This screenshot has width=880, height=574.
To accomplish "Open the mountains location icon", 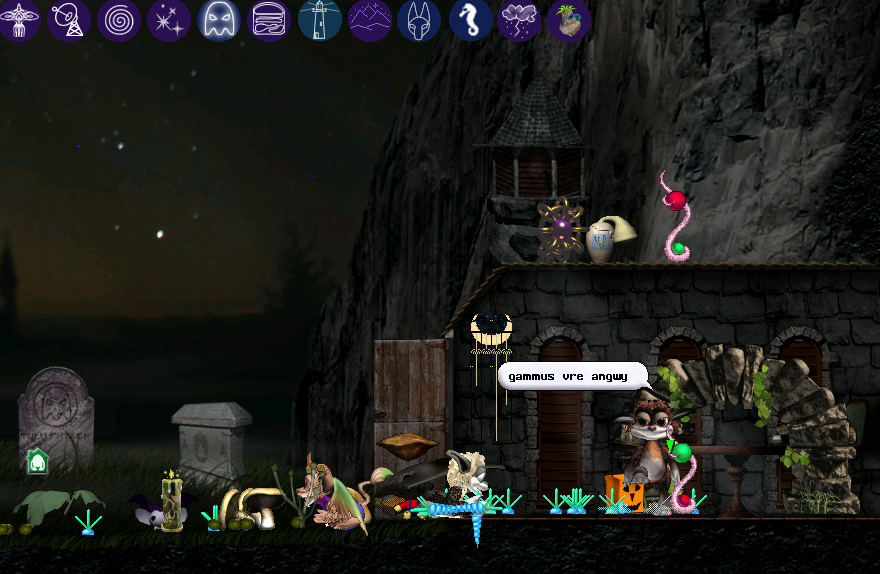I will [x=369, y=19].
